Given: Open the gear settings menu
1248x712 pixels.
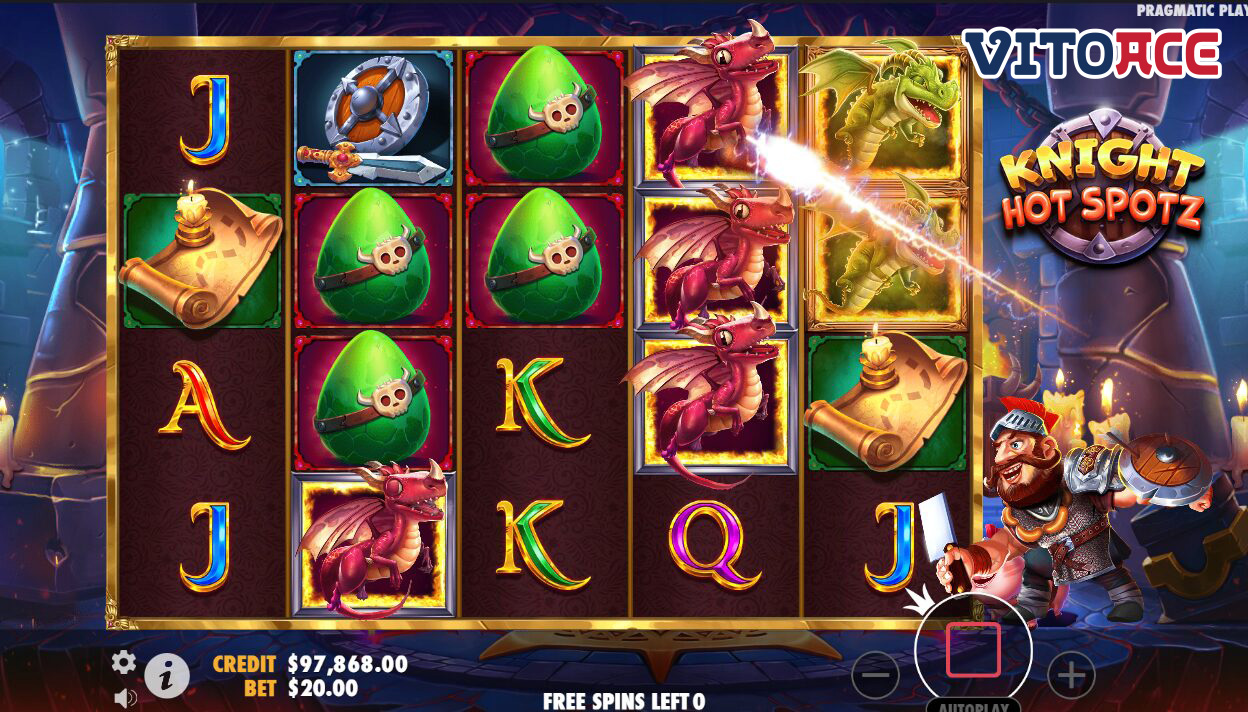Looking at the screenshot, I should pyautogui.click(x=124, y=661).
